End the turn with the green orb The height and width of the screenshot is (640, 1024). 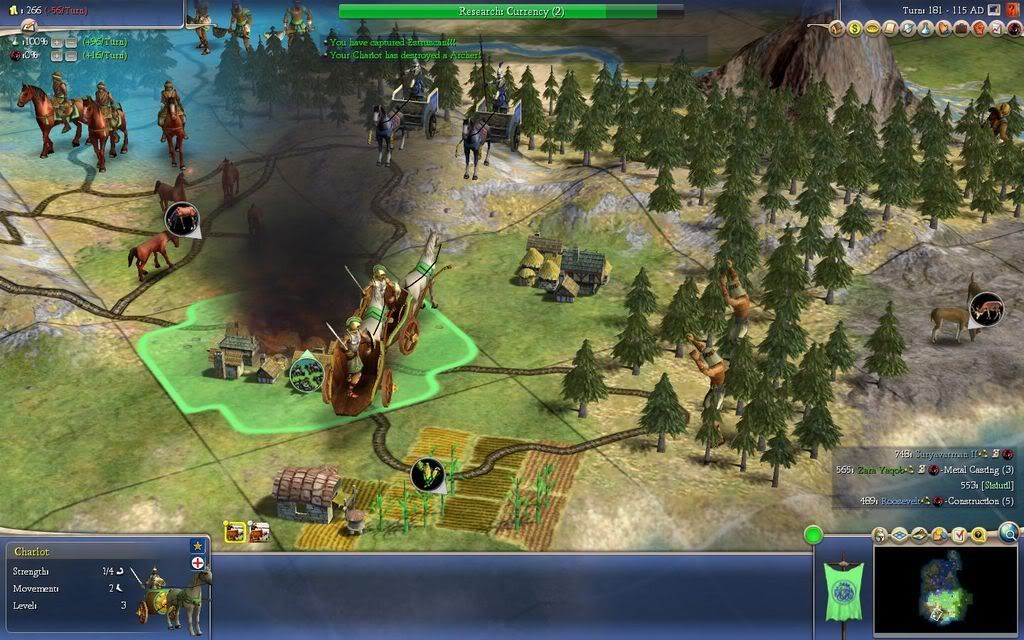pos(813,536)
